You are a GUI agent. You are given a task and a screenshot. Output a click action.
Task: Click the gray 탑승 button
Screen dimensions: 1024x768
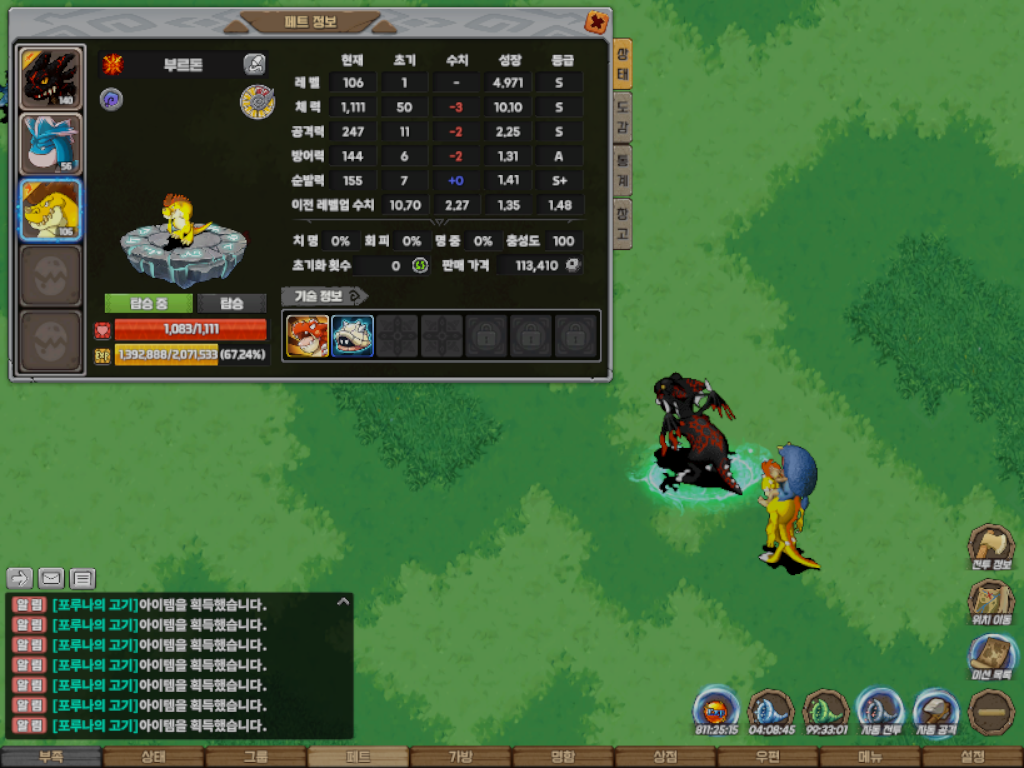[232, 303]
